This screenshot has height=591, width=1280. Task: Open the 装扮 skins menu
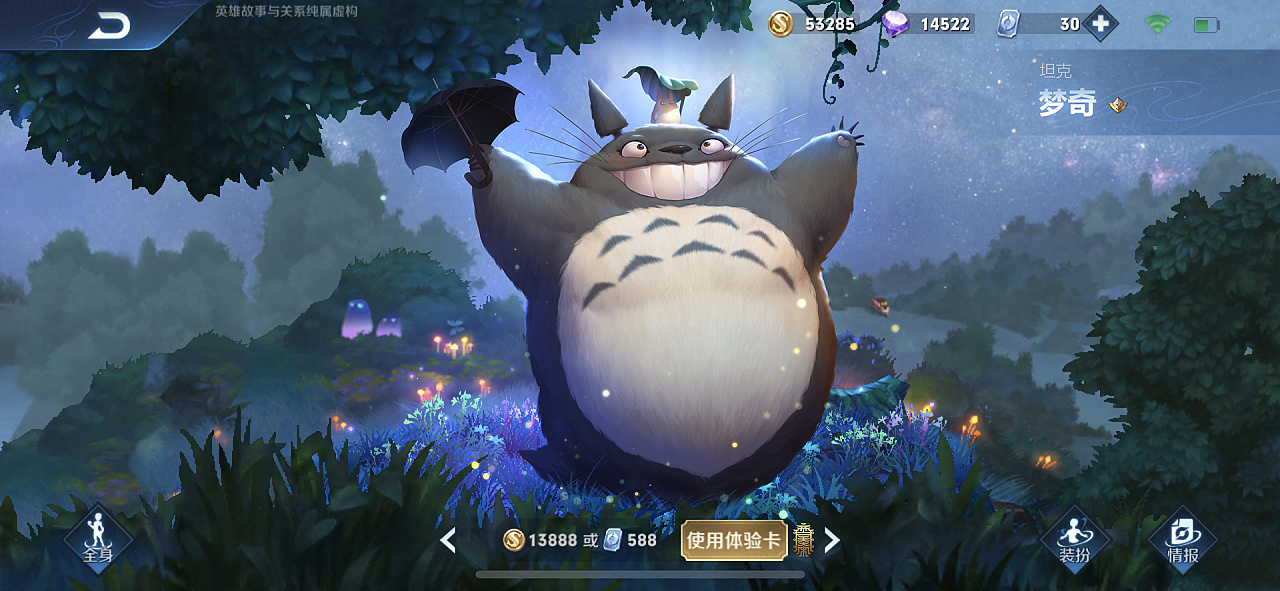tap(1075, 541)
